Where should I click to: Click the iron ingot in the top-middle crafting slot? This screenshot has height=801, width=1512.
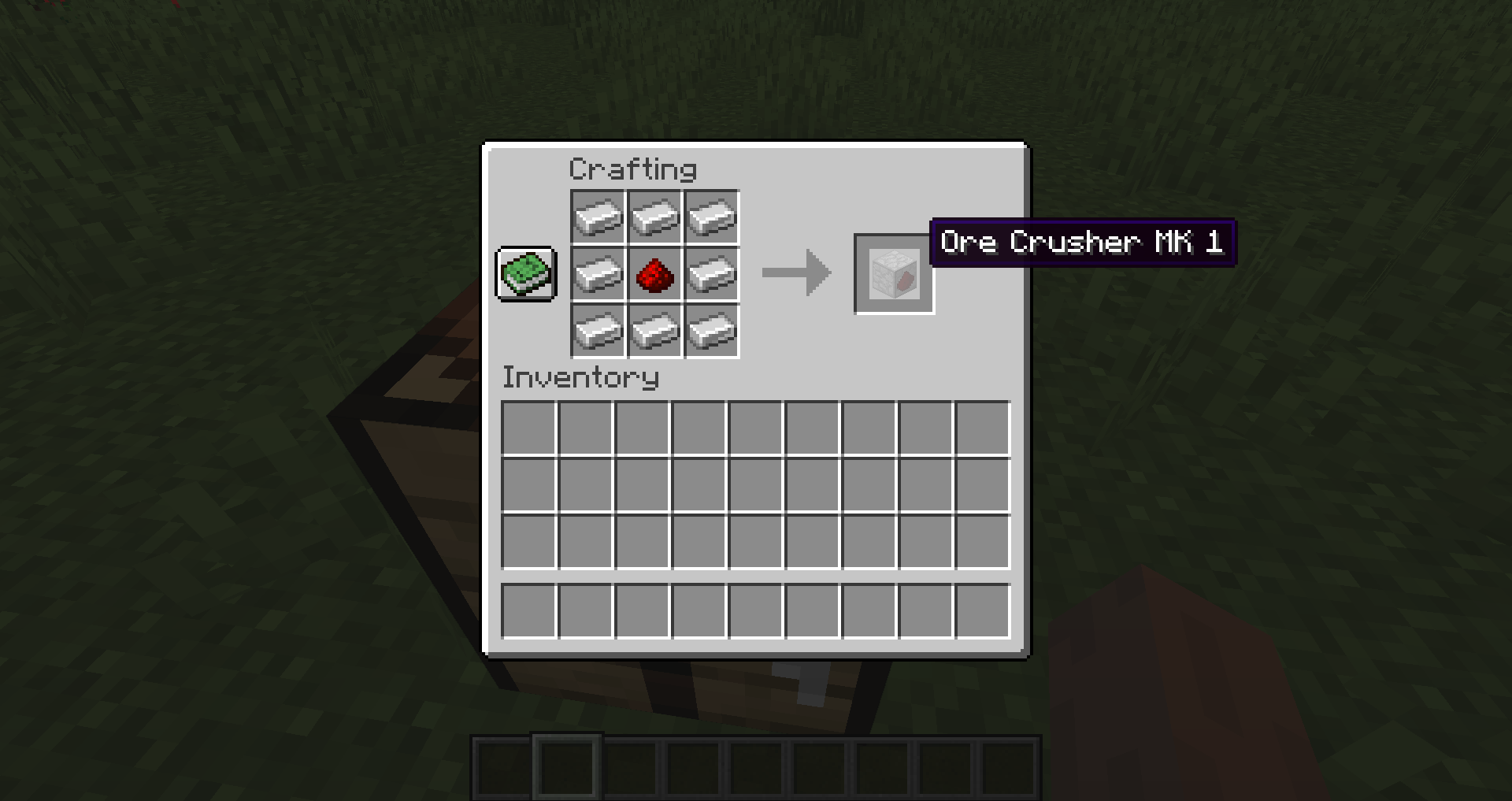[654, 217]
